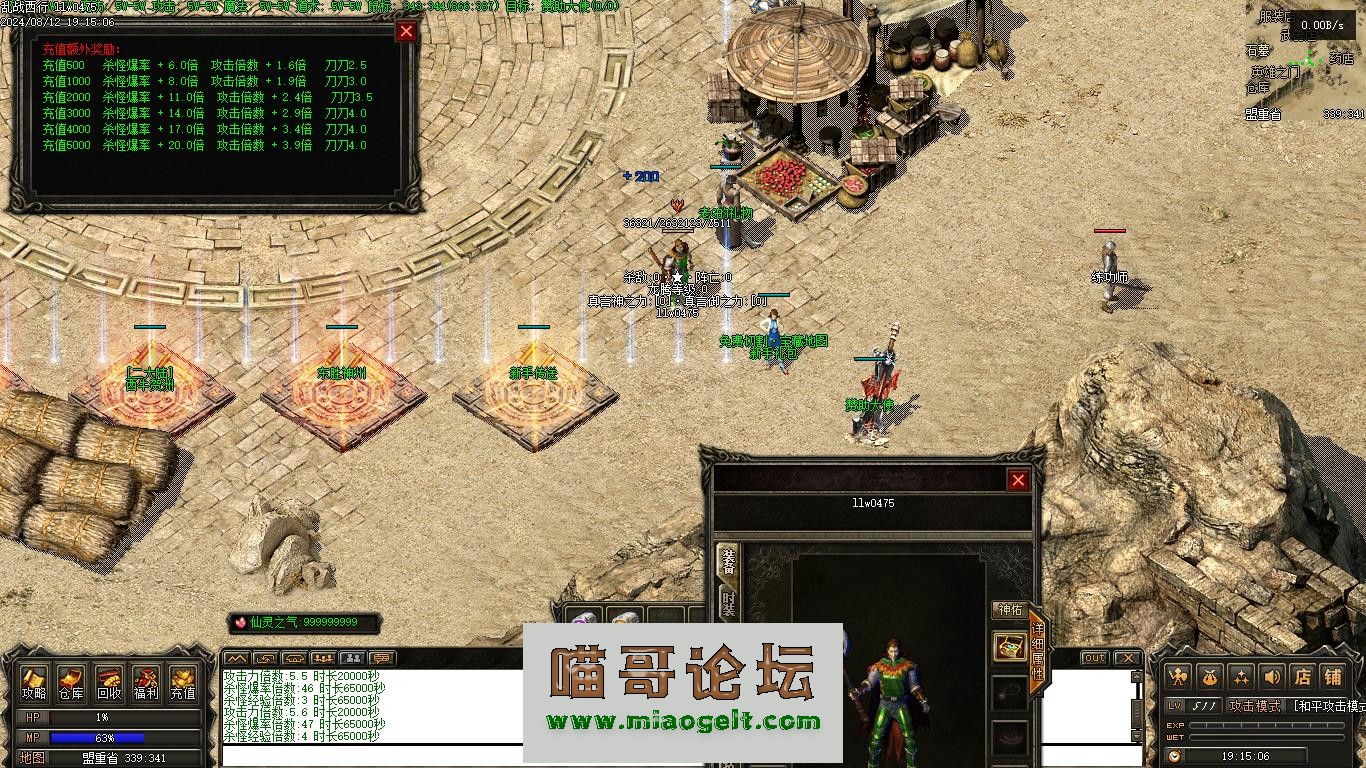Viewport: 1366px width, 768px height.
Task: Toggle the 攻击模式 attack mode button
Action: pyautogui.click(x=1254, y=706)
